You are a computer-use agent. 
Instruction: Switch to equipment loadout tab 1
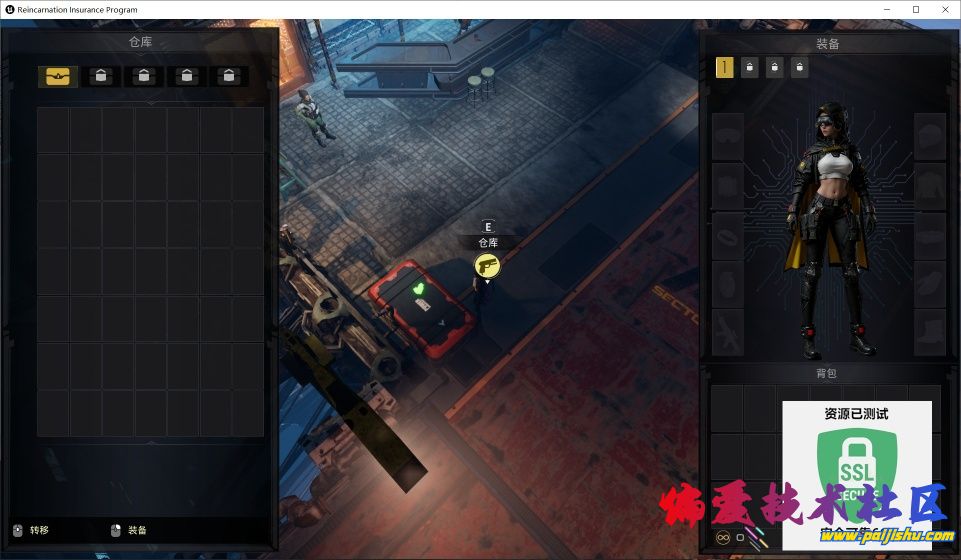(x=724, y=68)
